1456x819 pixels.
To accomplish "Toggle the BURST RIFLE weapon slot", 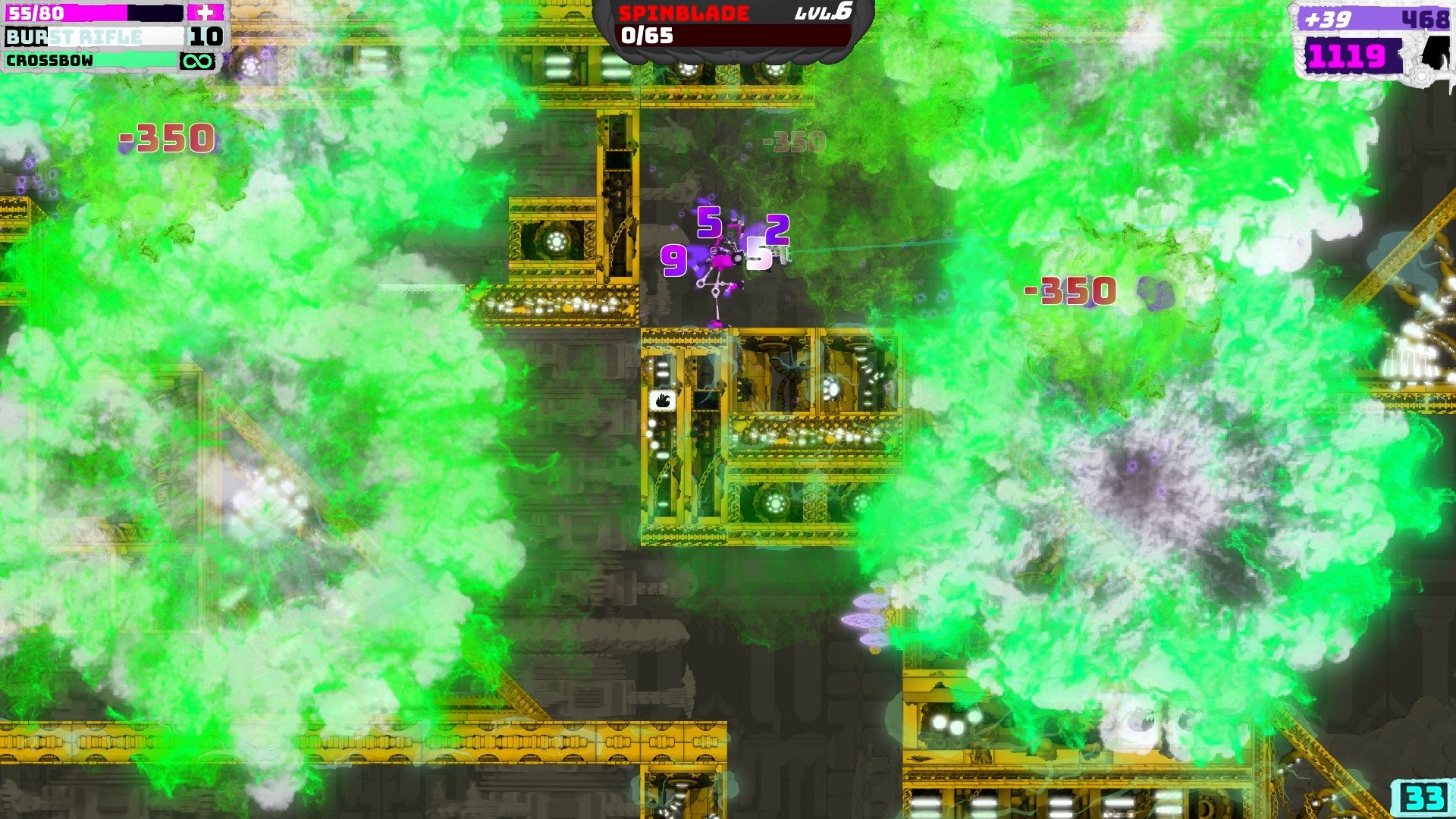I will coord(91,35).
